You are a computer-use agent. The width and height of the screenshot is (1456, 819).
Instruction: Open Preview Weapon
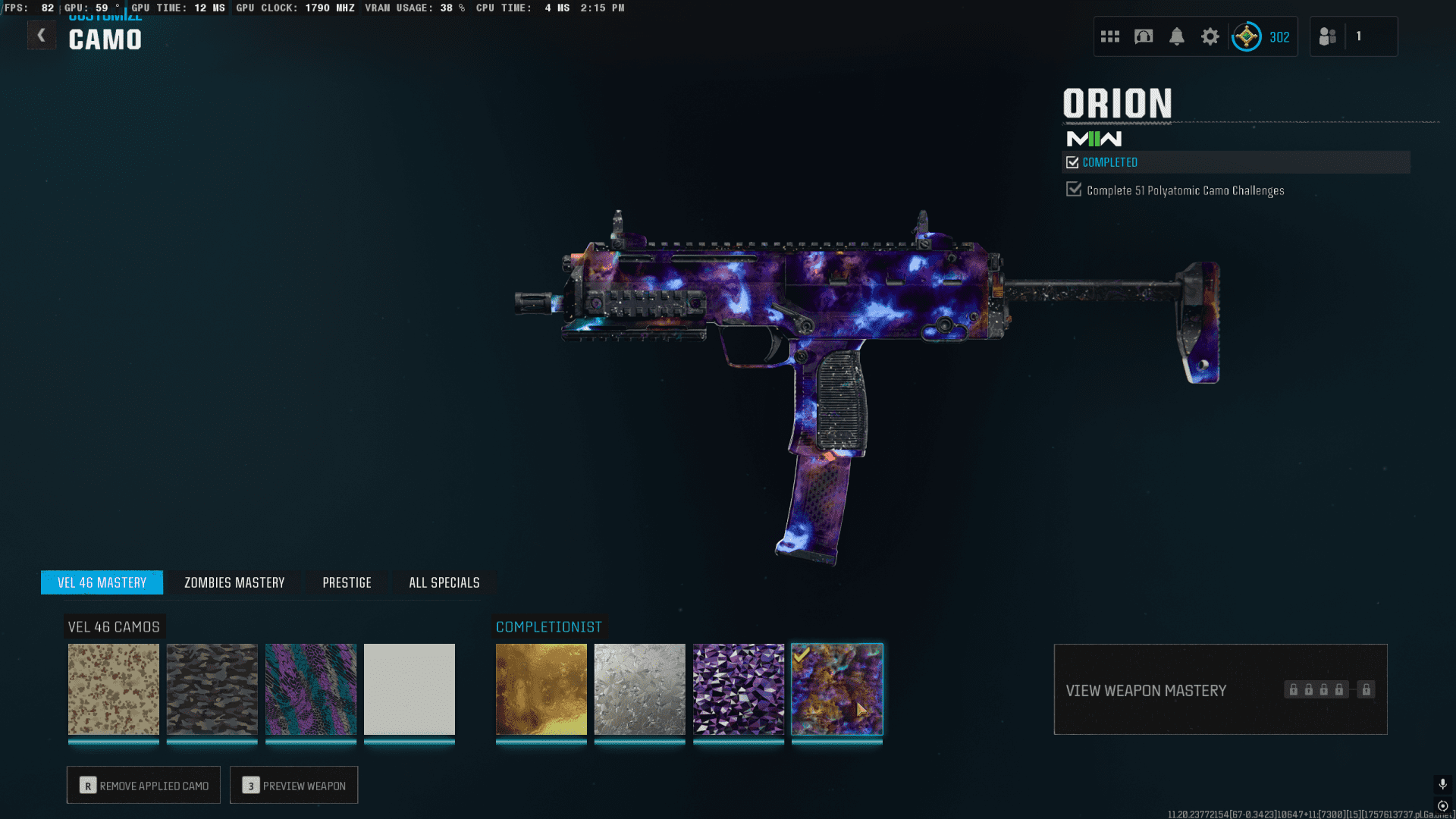(293, 786)
